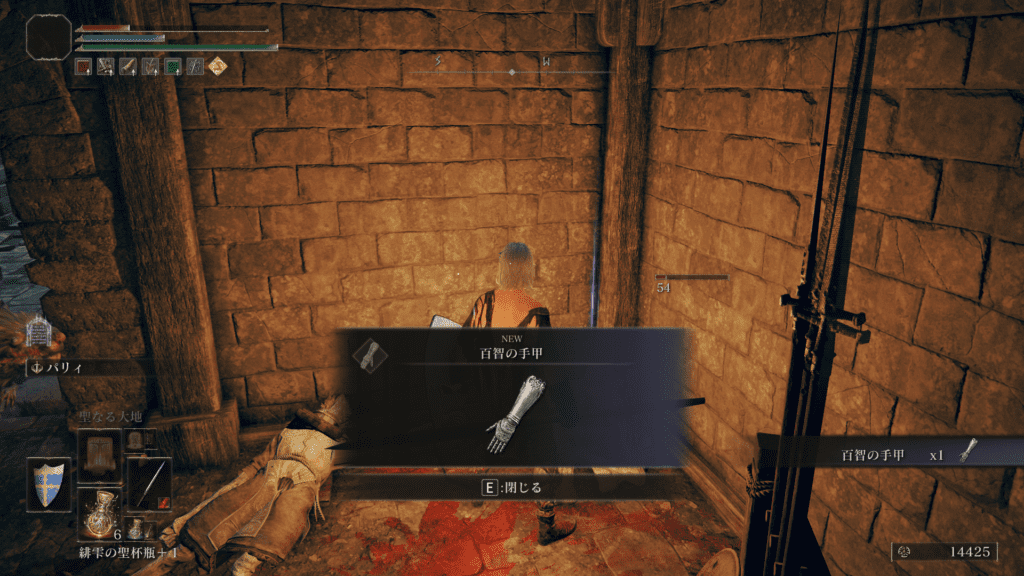Click the golden diamond status buff icon
The height and width of the screenshot is (576, 1024).
pyautogui.click(x=217, y=66)
